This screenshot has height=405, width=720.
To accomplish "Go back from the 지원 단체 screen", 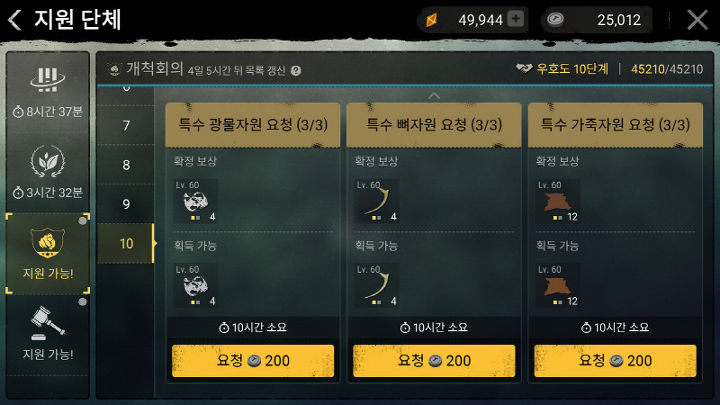I will [16, 20].
